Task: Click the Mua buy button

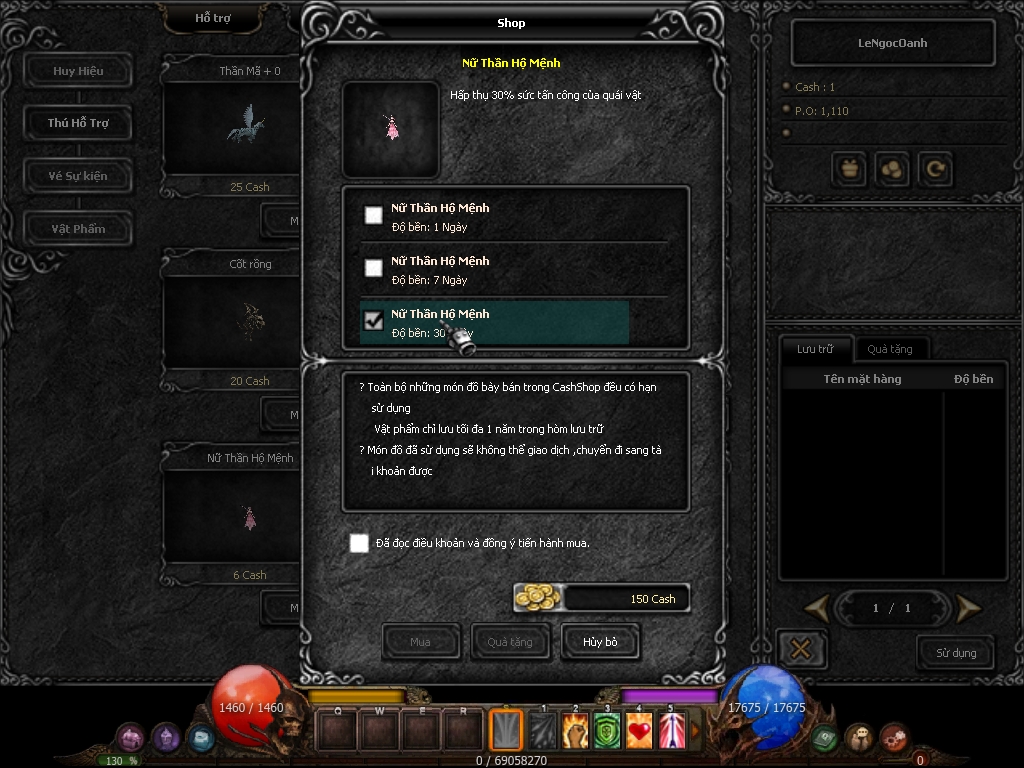Action: [x=421, y=642]
